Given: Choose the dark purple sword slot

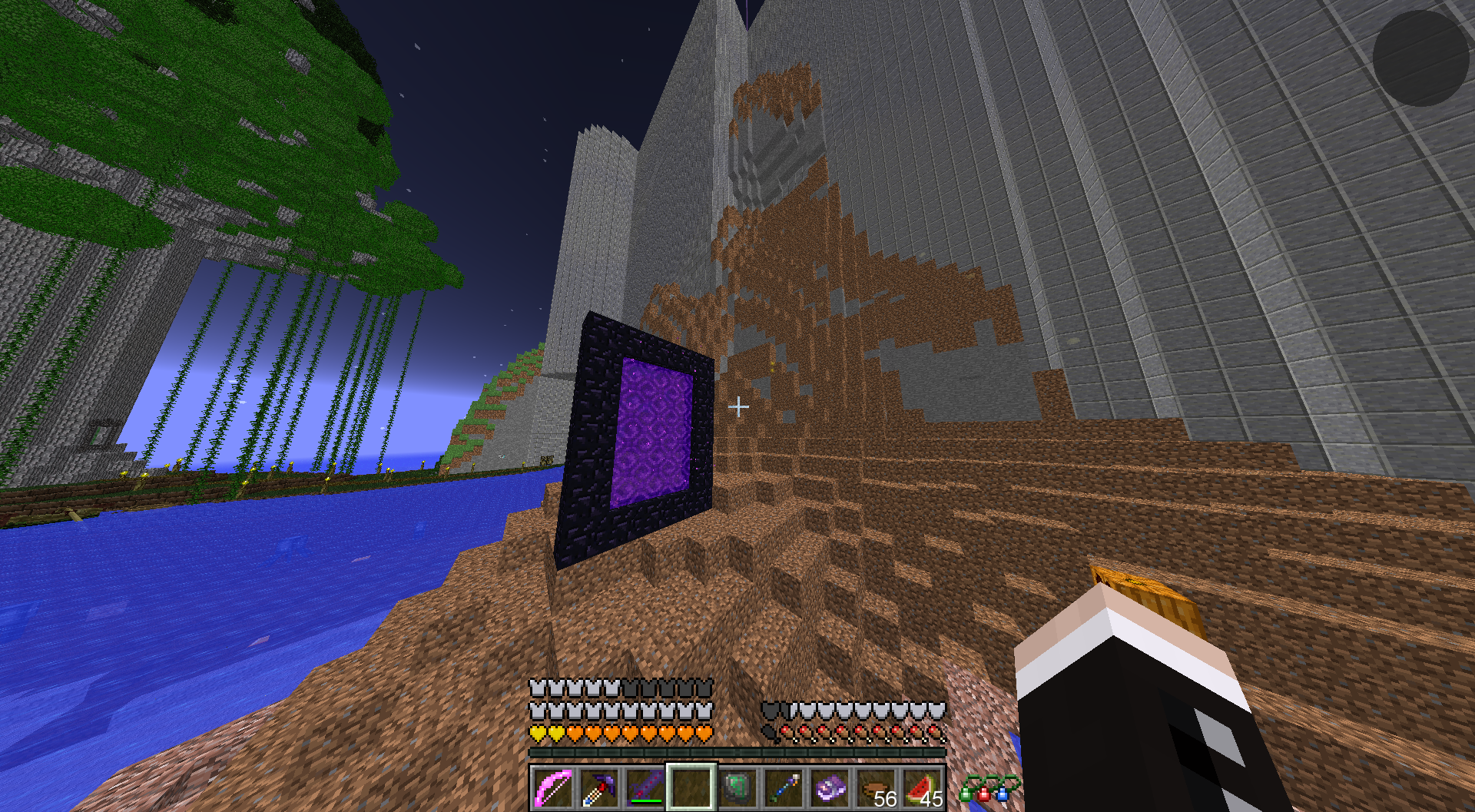Looking at the screenshot, I should [645, 788].
